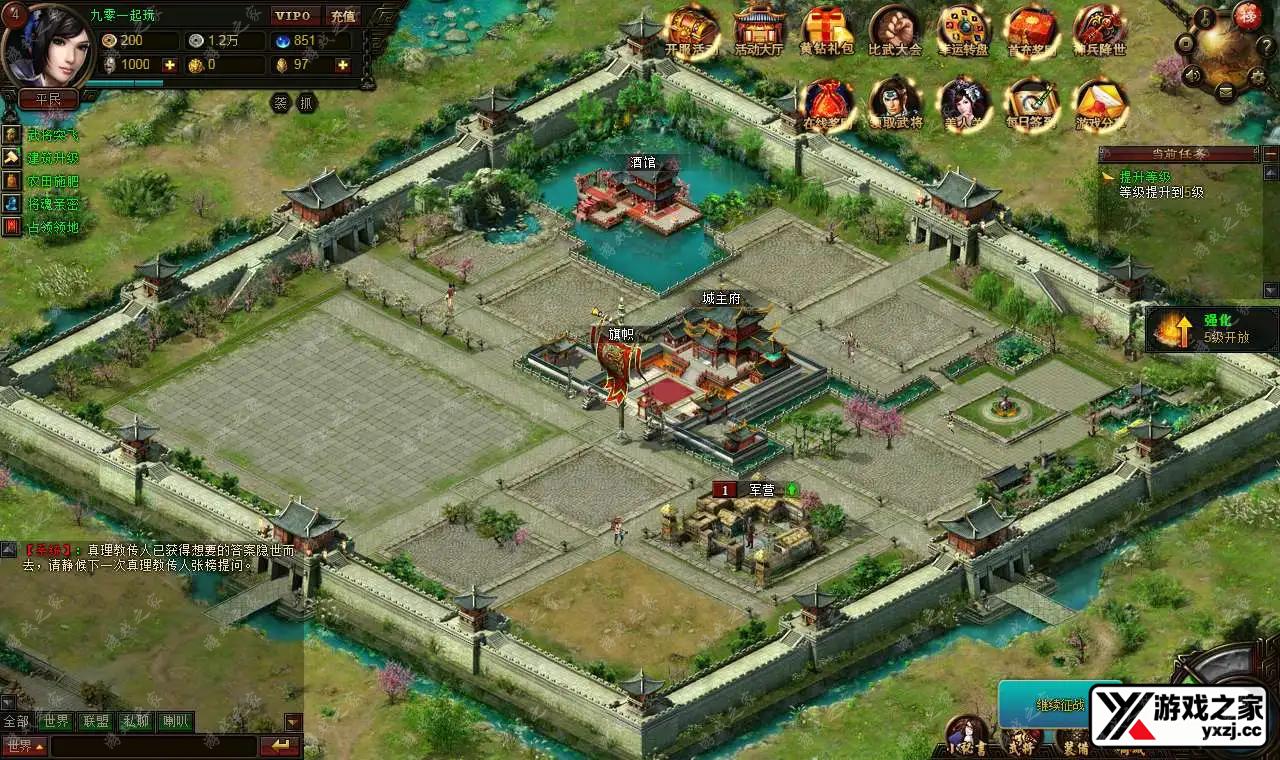Click the player portrait avatar
1280x760 pixels.
click(47, 45)
